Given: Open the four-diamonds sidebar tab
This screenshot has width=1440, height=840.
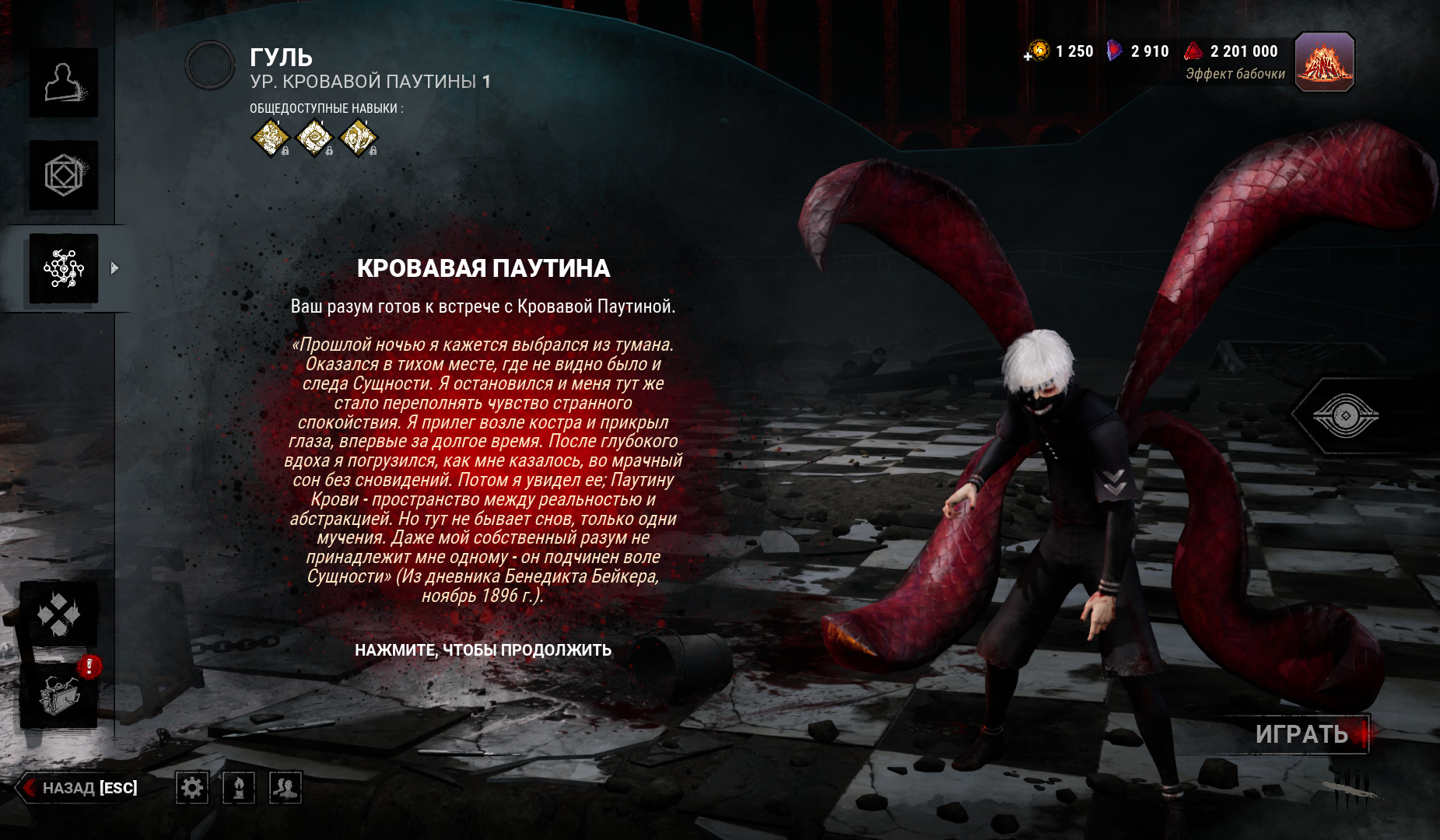Looking at the screenshot, I should click(x=59, y=614).
